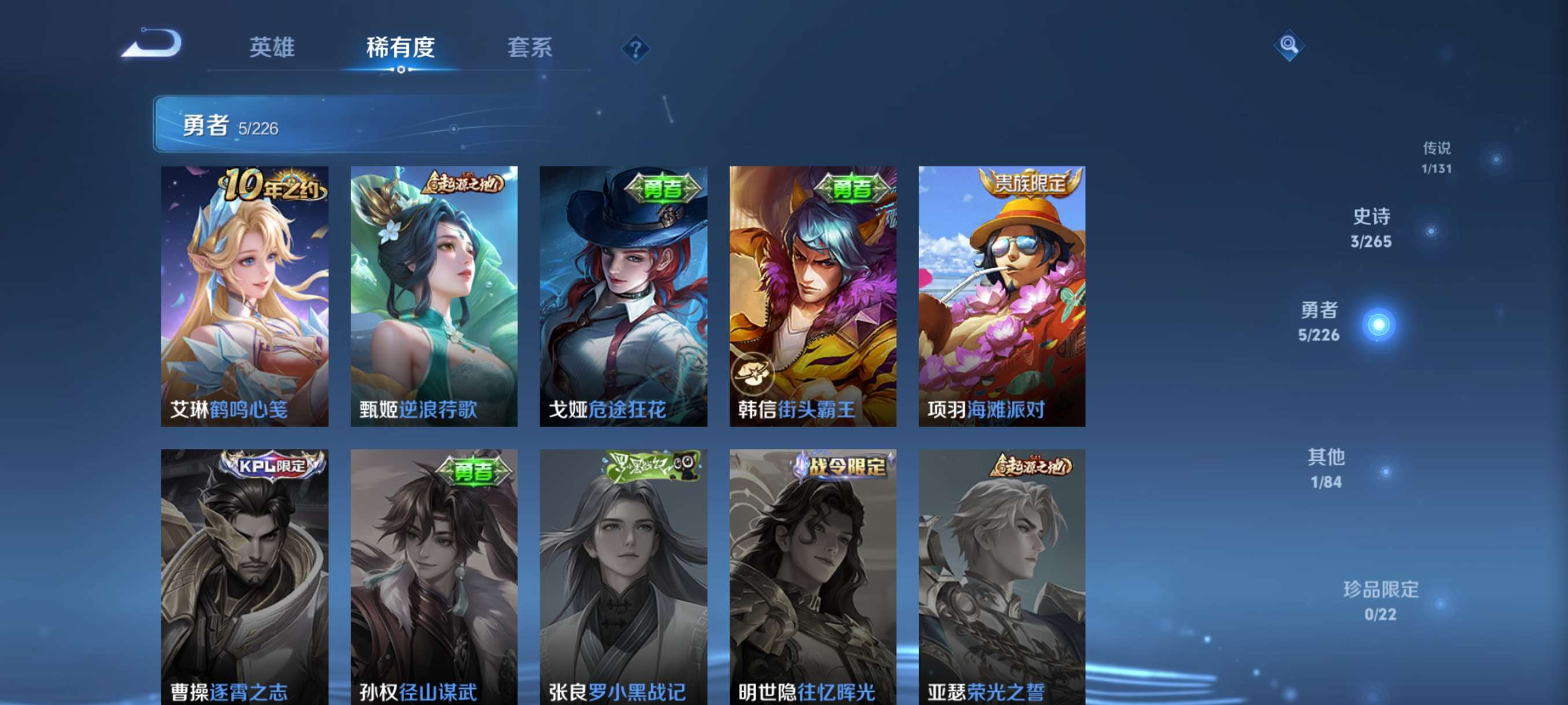Switch to the 英雄 tab
This screenshot has height=705, width=1568.
point(272,49)
